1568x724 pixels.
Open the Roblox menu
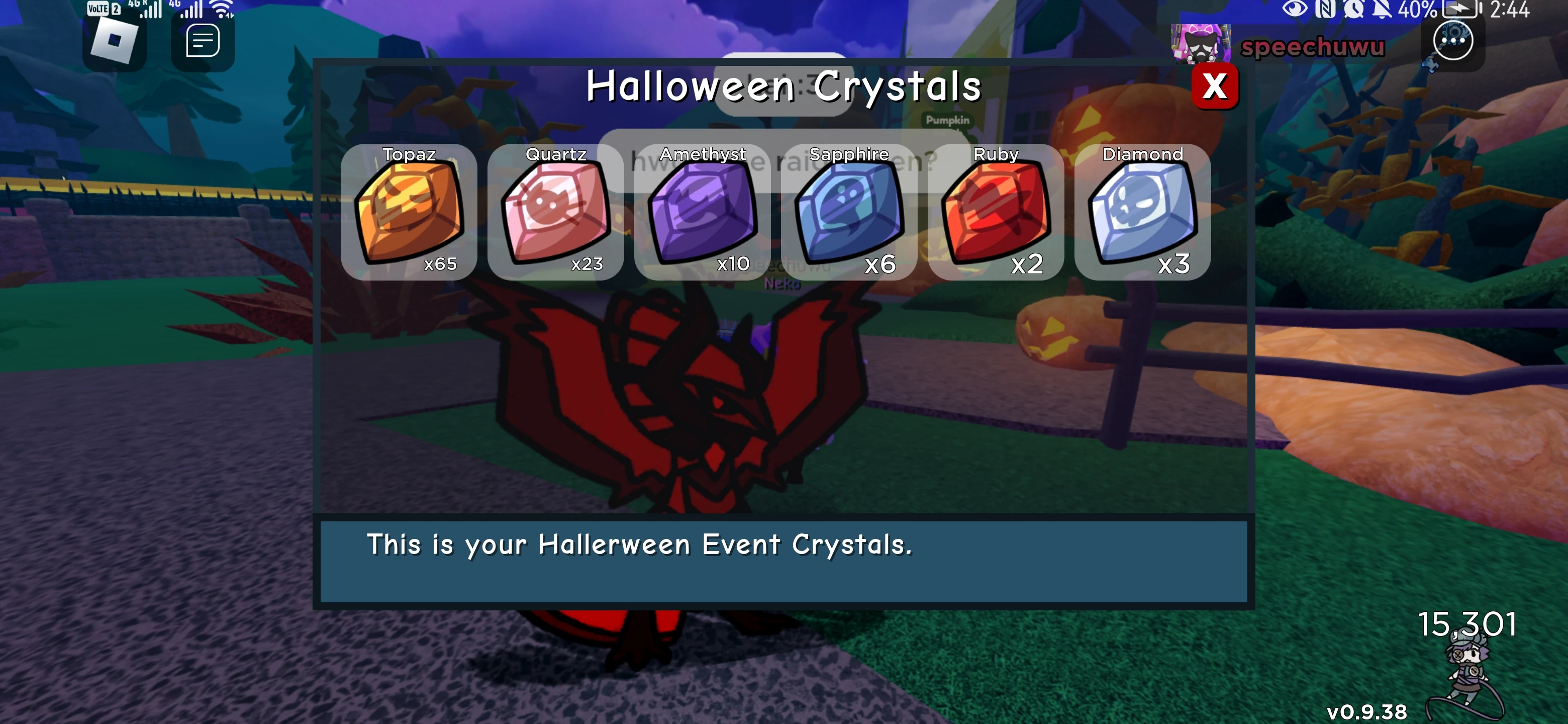tap(114, 40)
